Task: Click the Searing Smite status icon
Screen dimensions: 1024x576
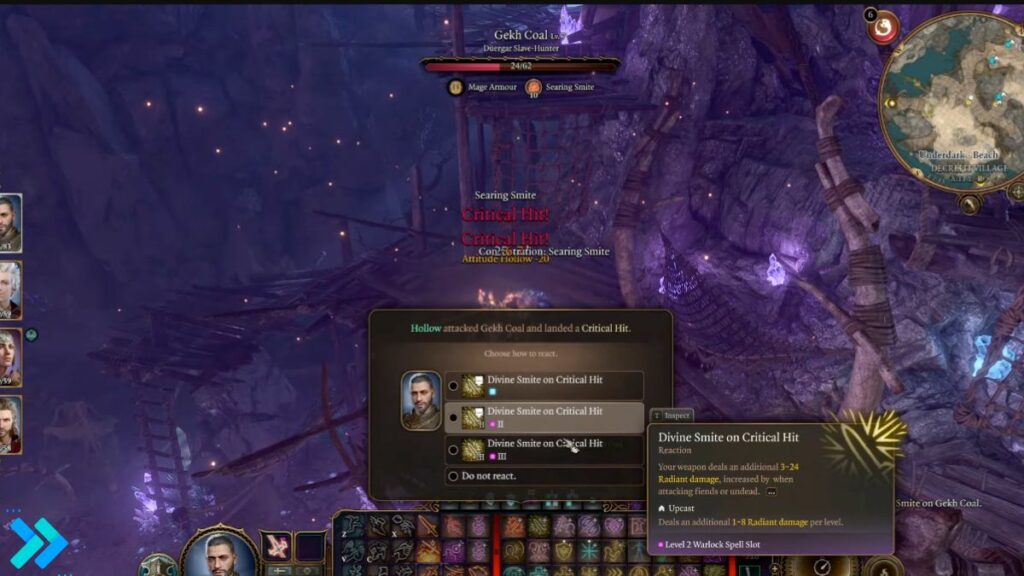Action: click(533, 87)
